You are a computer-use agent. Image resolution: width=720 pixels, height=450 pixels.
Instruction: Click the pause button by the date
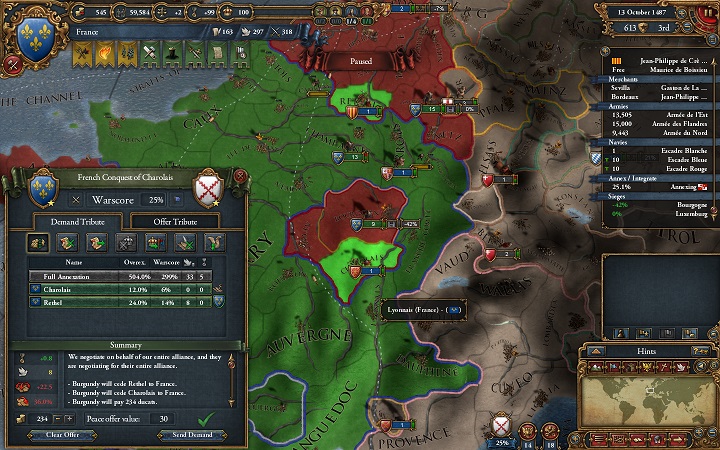(707, 10)
